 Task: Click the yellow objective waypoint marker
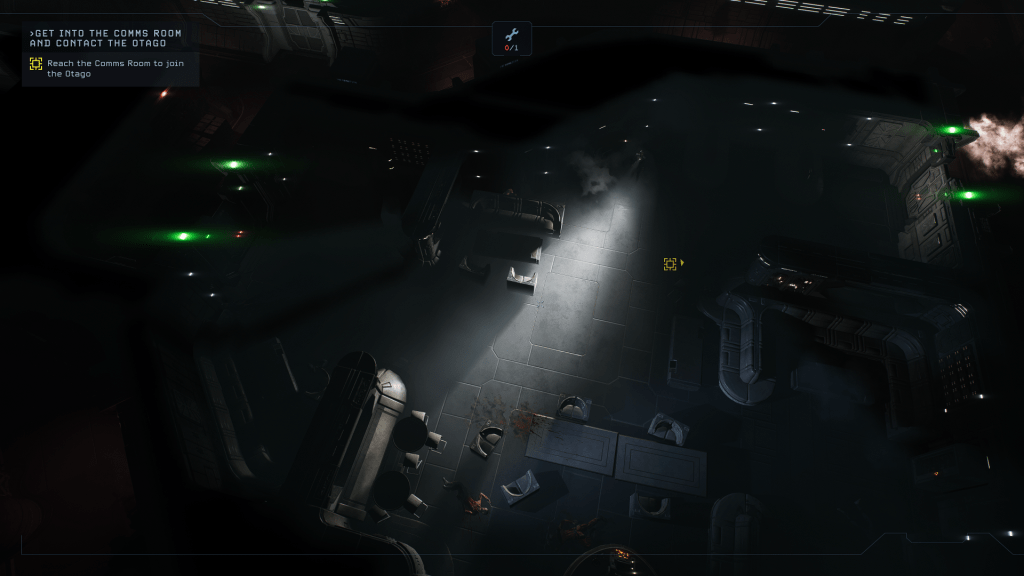tap(670, 264)
